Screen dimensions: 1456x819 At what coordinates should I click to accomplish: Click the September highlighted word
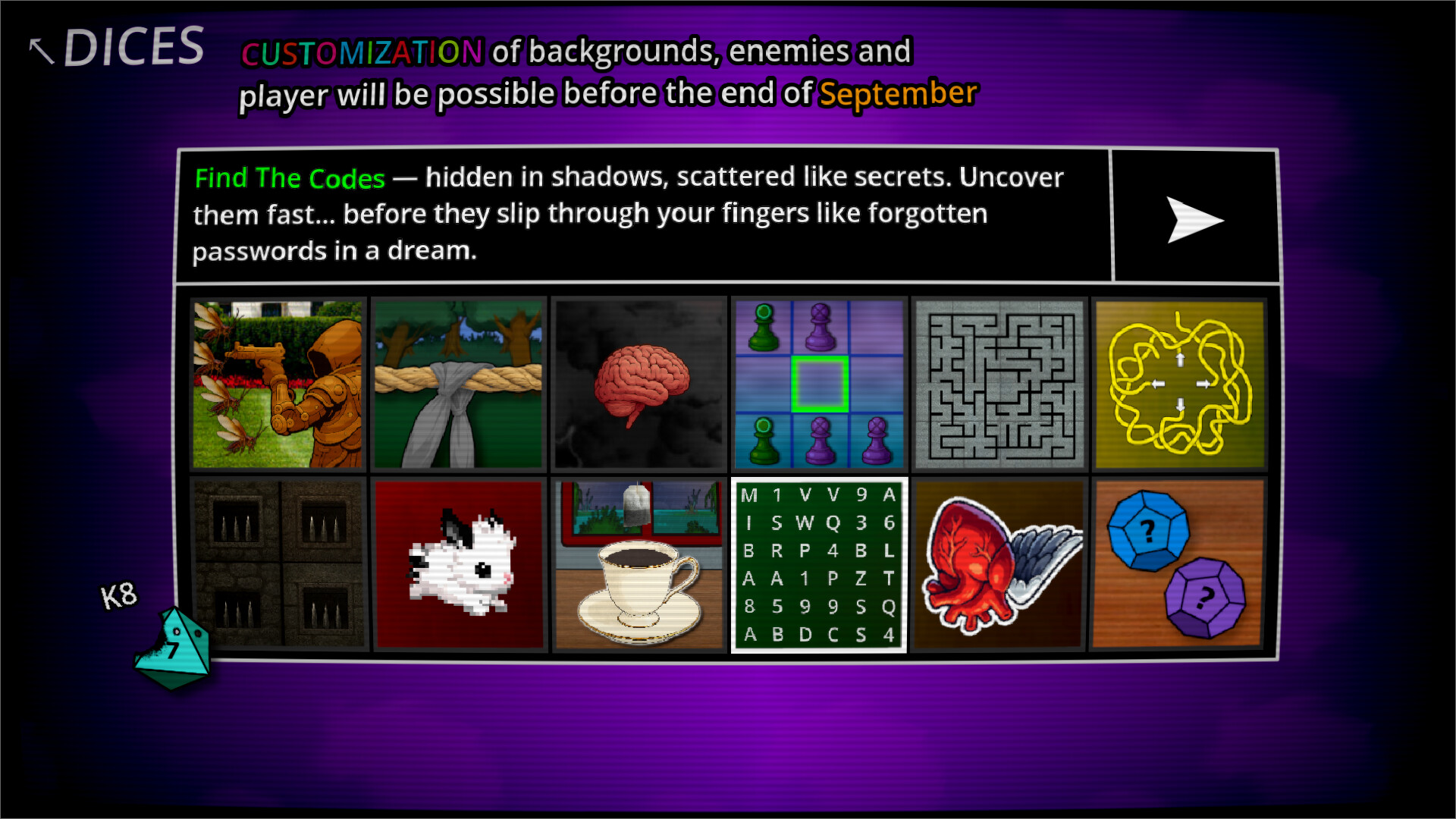point(896,94)
